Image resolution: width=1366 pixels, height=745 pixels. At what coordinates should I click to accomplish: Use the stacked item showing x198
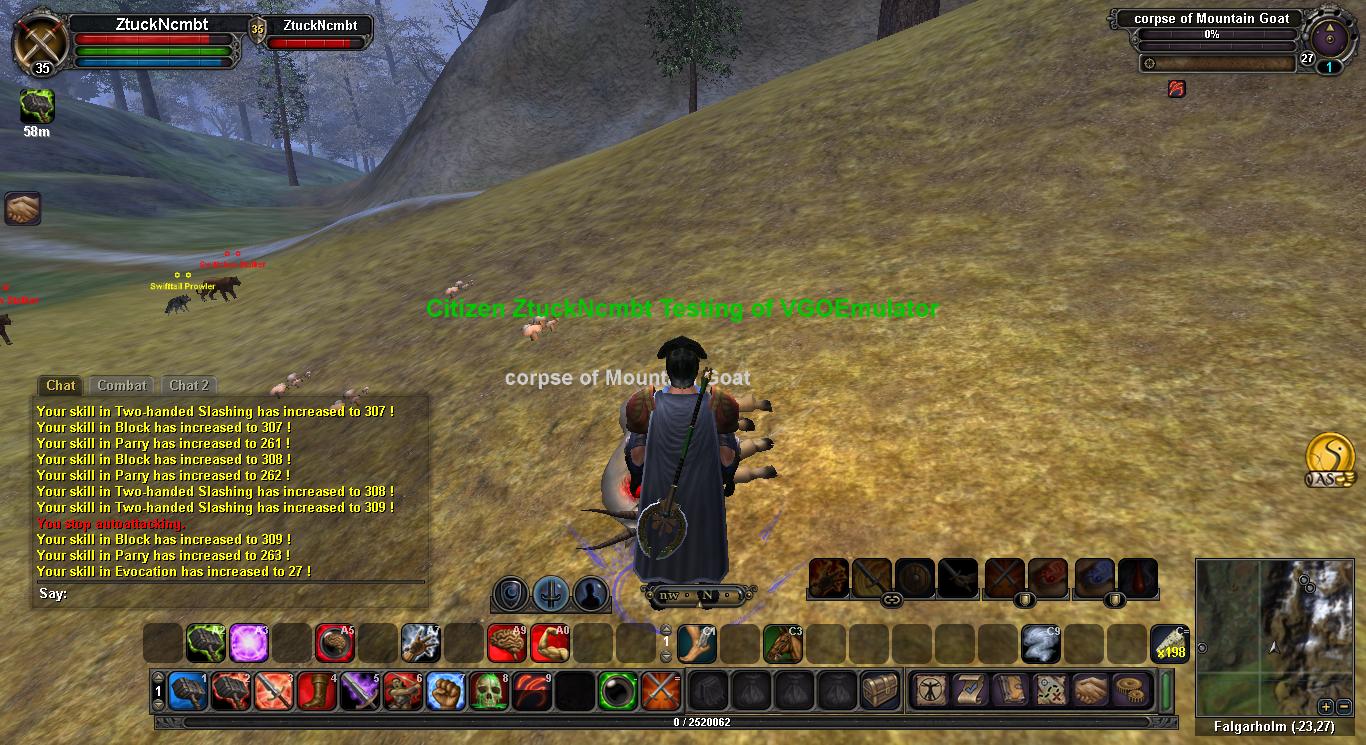pos(1169,643)
